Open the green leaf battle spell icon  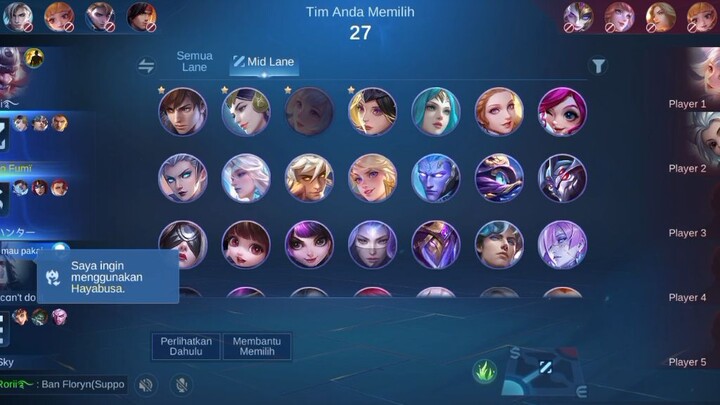coord(484,371)
